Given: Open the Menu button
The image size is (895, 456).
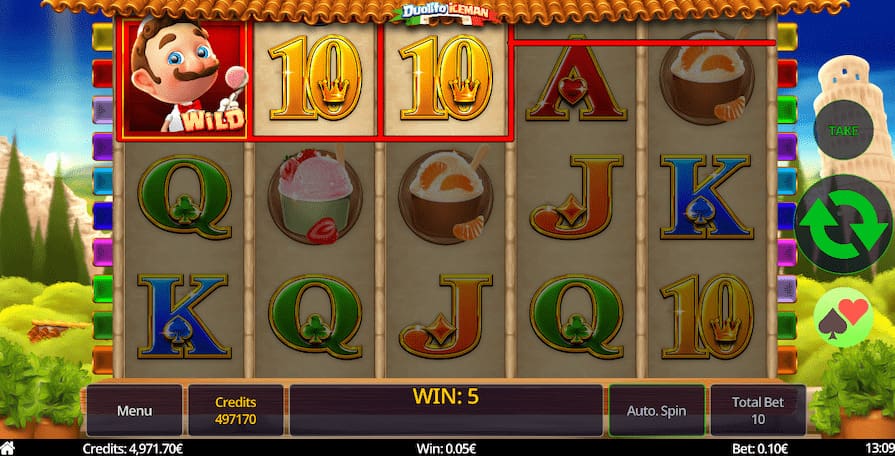Looking at the screenshot, I should tap(134, 410).
